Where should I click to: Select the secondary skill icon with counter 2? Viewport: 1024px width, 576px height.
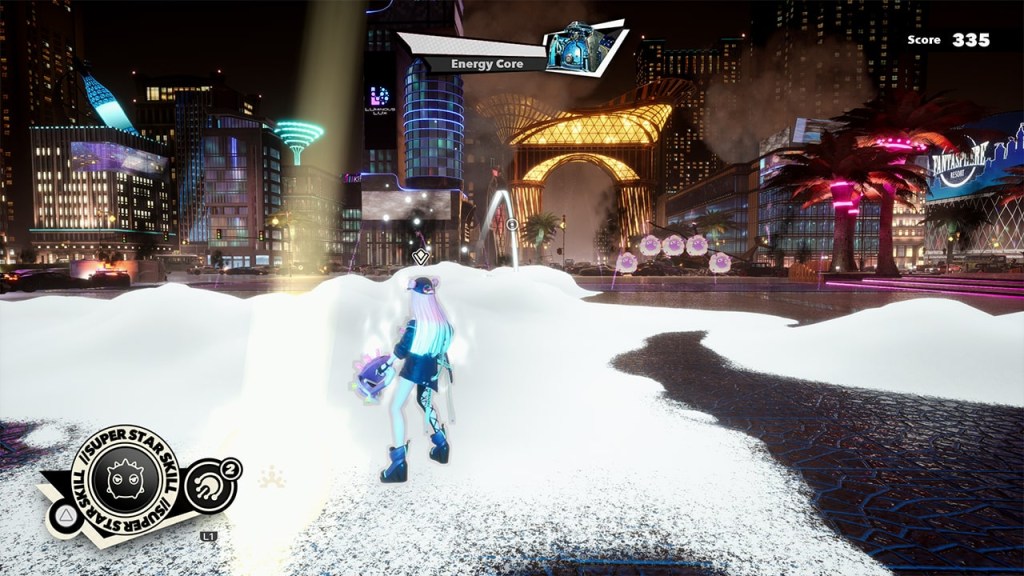tap(211, 484)
